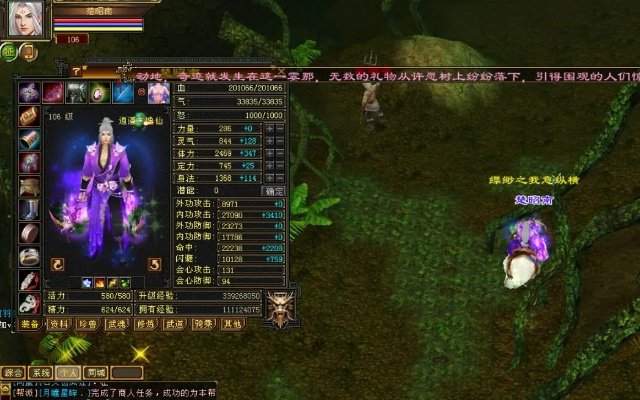The width and height of the screenshot is (640, 400).
Task: Switch chat to the 系统 system channel
Action: tap(41, 372)
